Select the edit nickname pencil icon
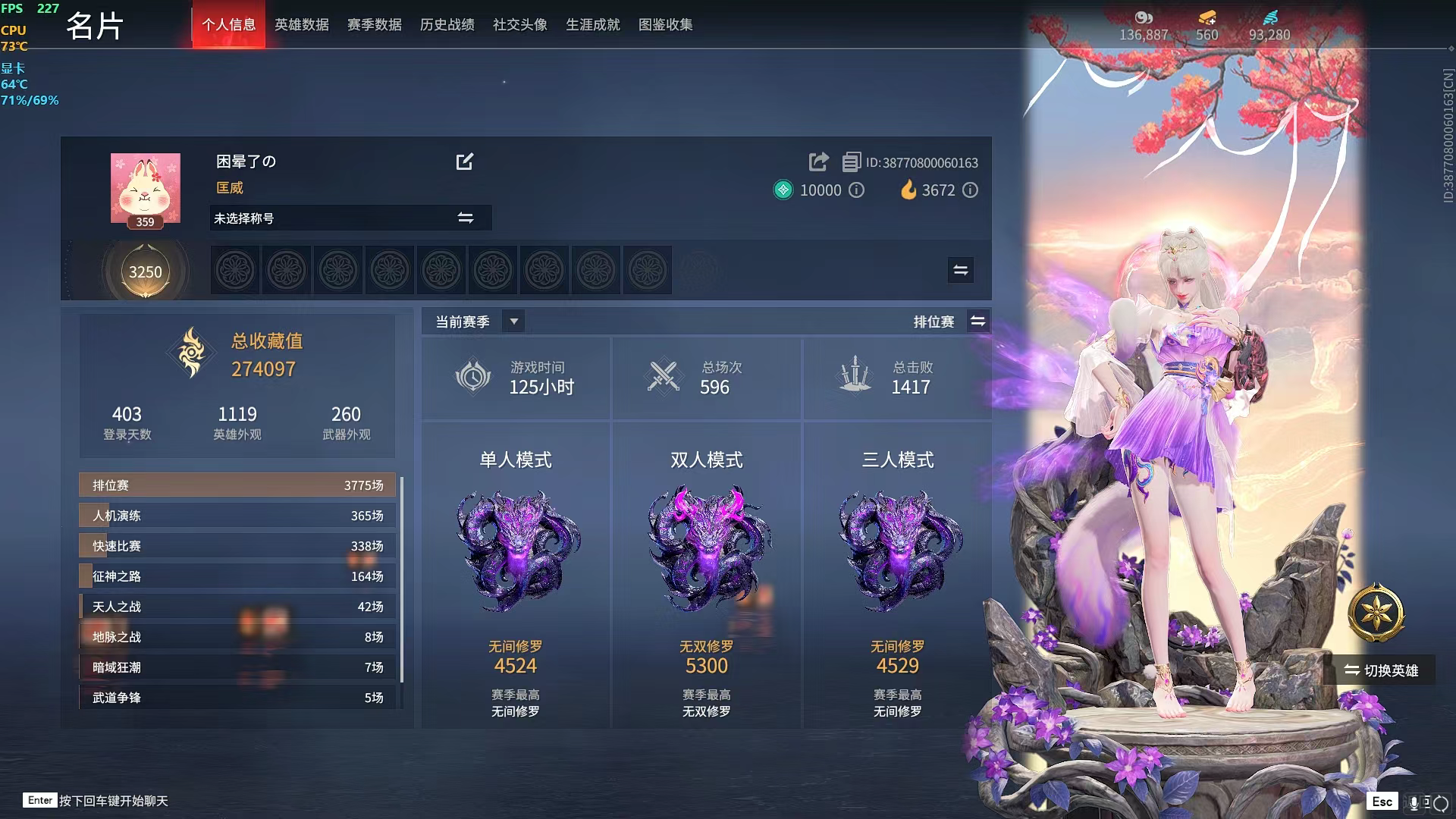This screenshot has height=819, width=1456. click(x=465, y=162)
